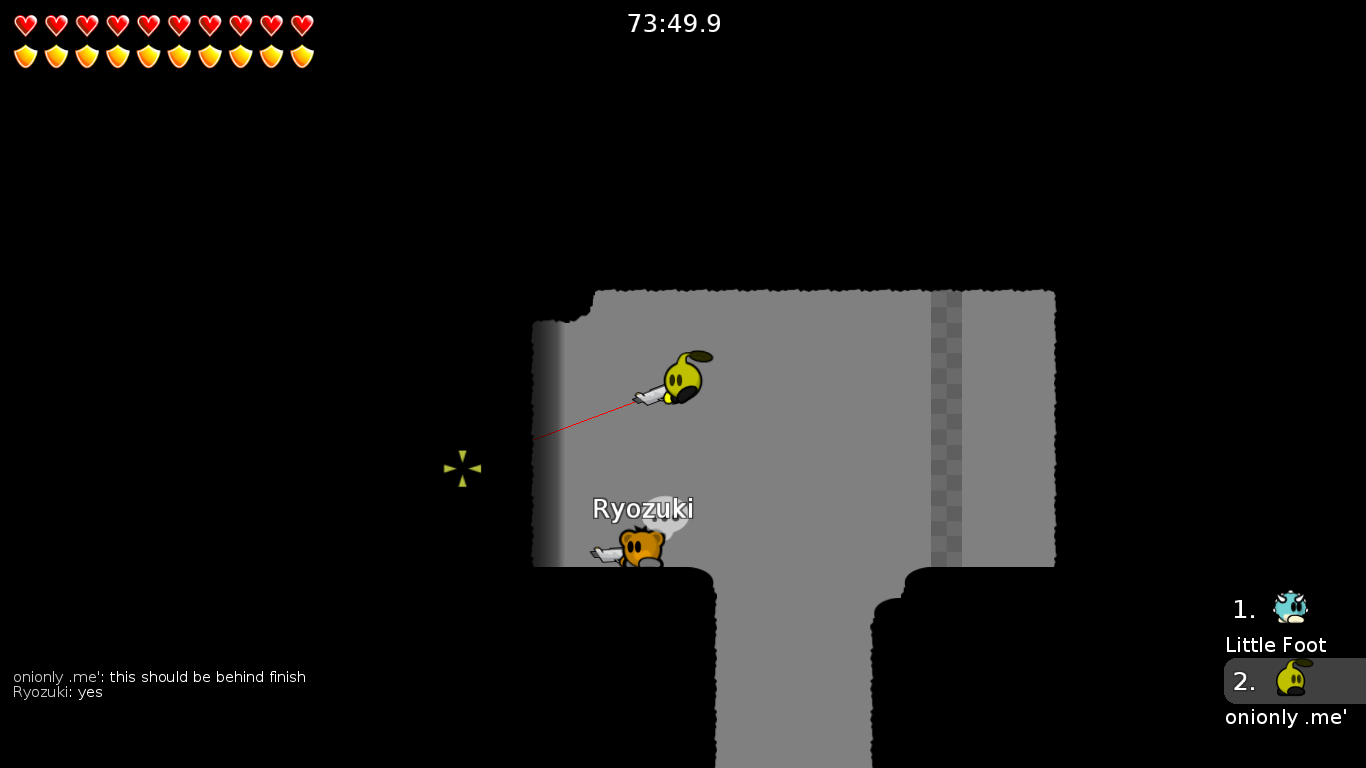
Task: Click Little Foot's blue tee avatar
Action: tap(1291, 606)
